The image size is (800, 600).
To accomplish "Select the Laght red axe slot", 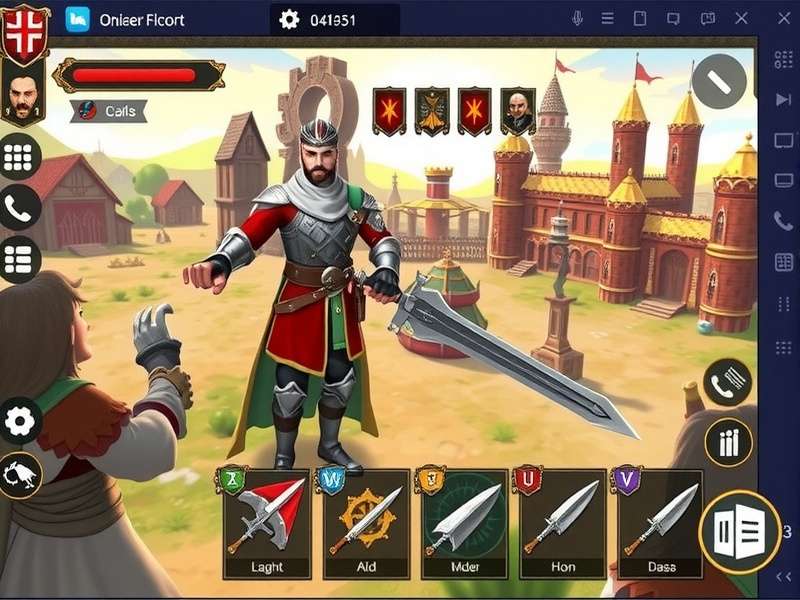I will tap(266, 522).
